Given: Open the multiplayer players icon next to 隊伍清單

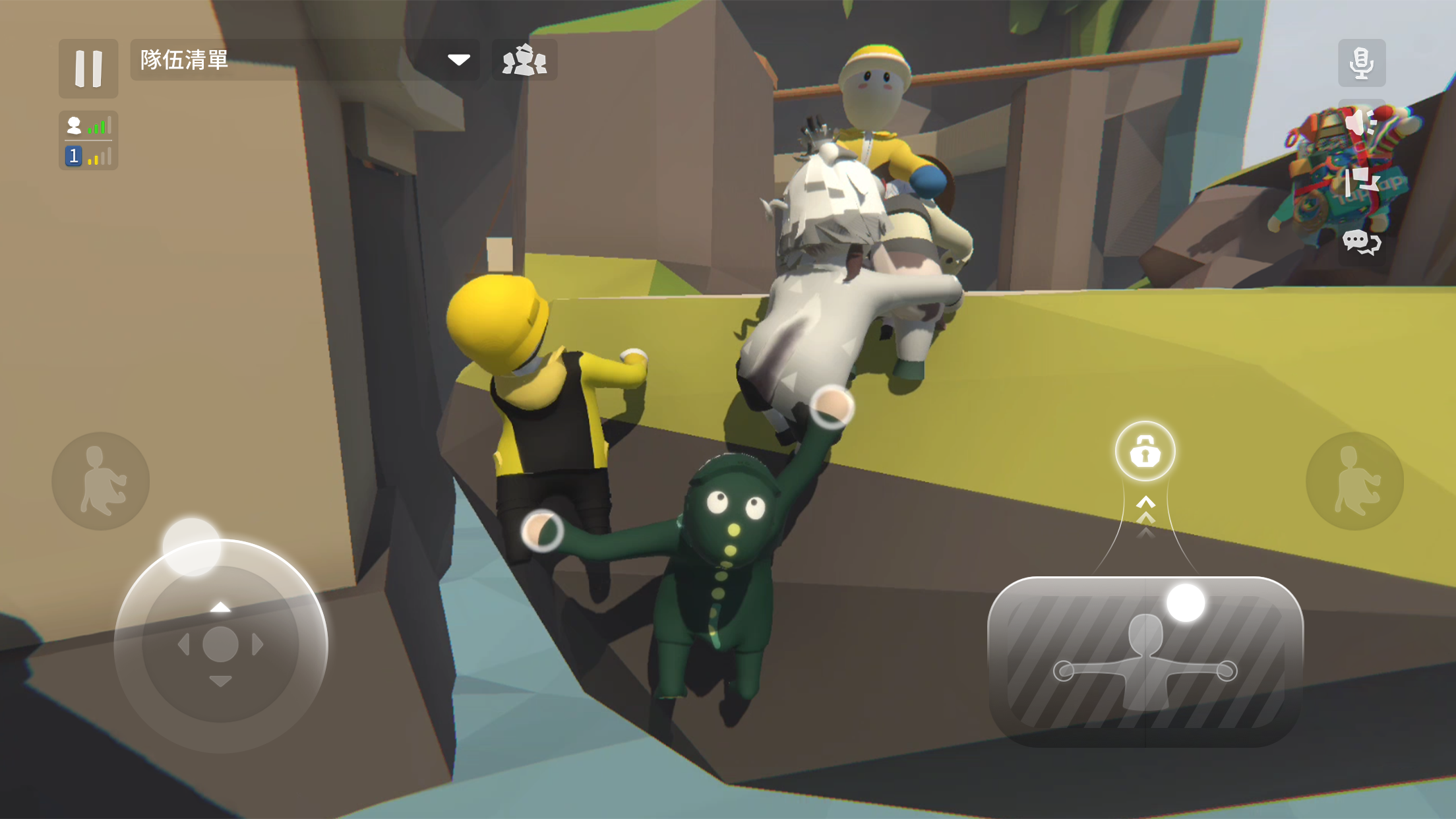Looking at the screenshot, I should coord(526,61).
